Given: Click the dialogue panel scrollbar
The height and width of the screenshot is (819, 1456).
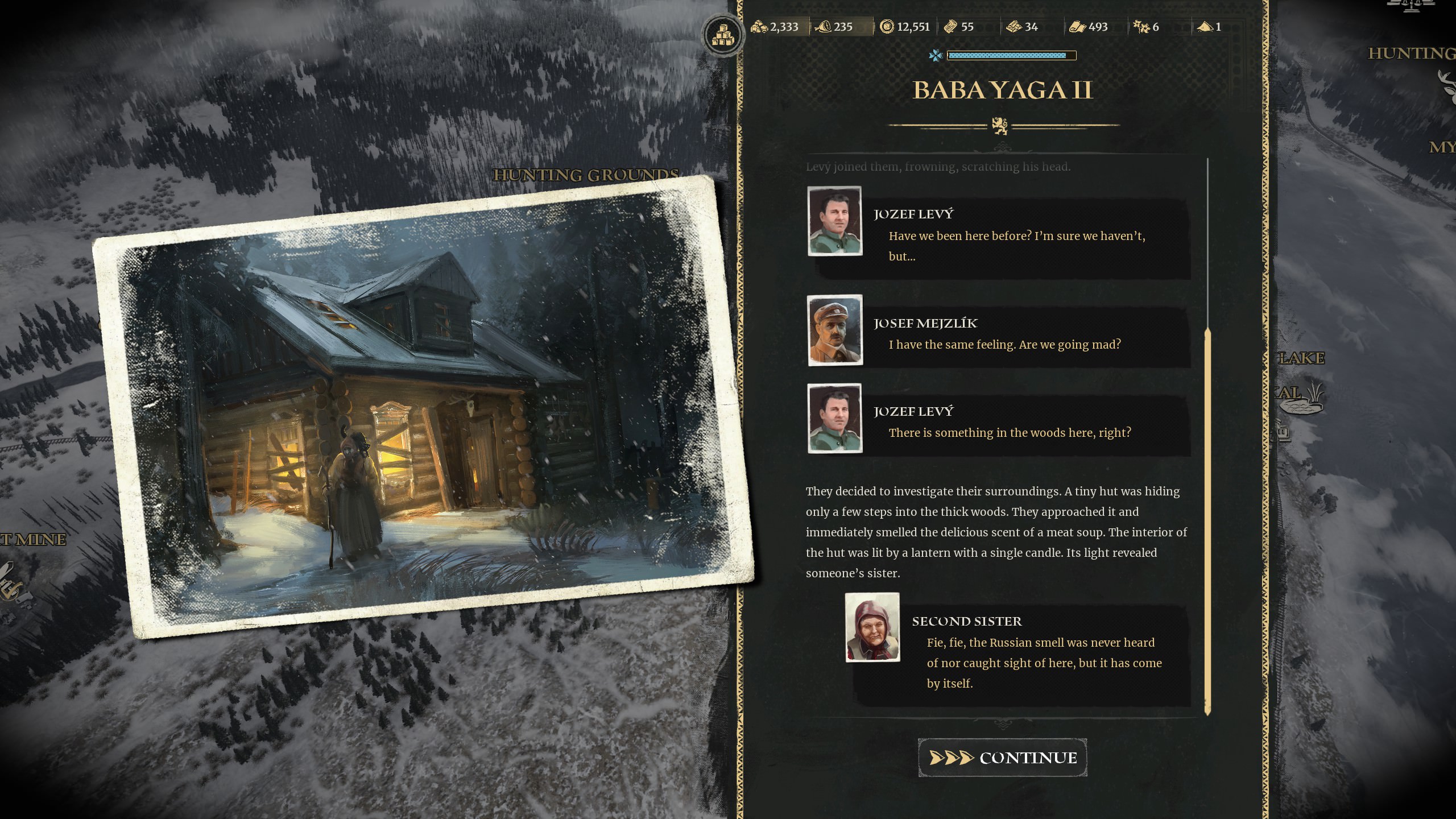Looking at the screenshot, I should coord(1207,520).
